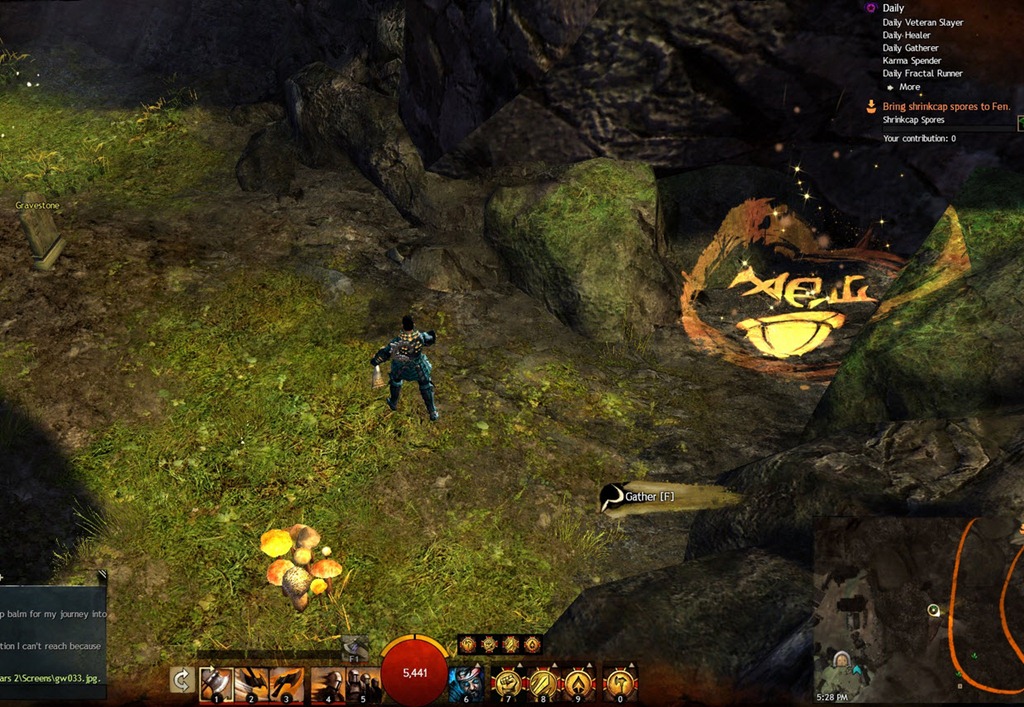Activate the elite axe signet in slot 0
This screenshot has width=1024, height=707.
(620, 684)
